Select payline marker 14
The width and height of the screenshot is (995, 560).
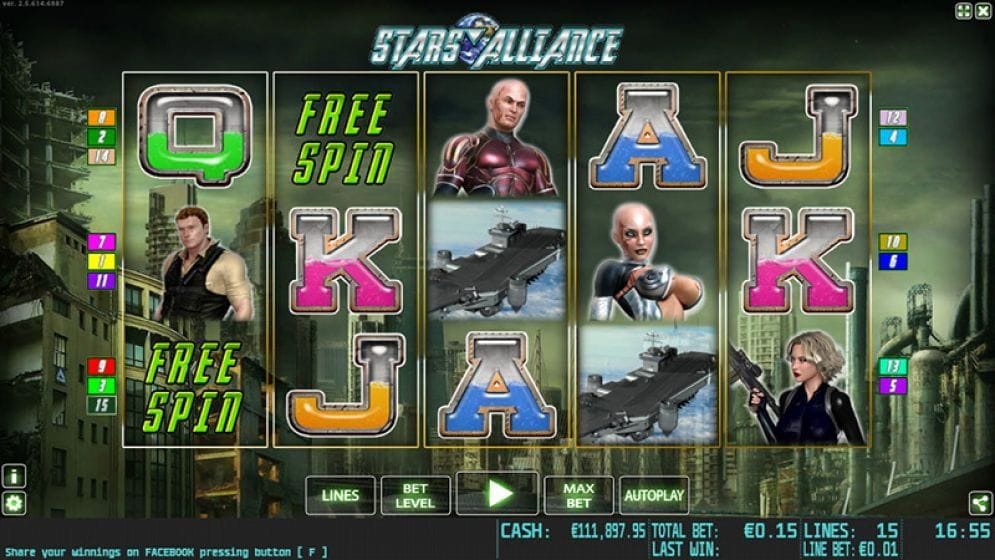click(x=101, y=156)
